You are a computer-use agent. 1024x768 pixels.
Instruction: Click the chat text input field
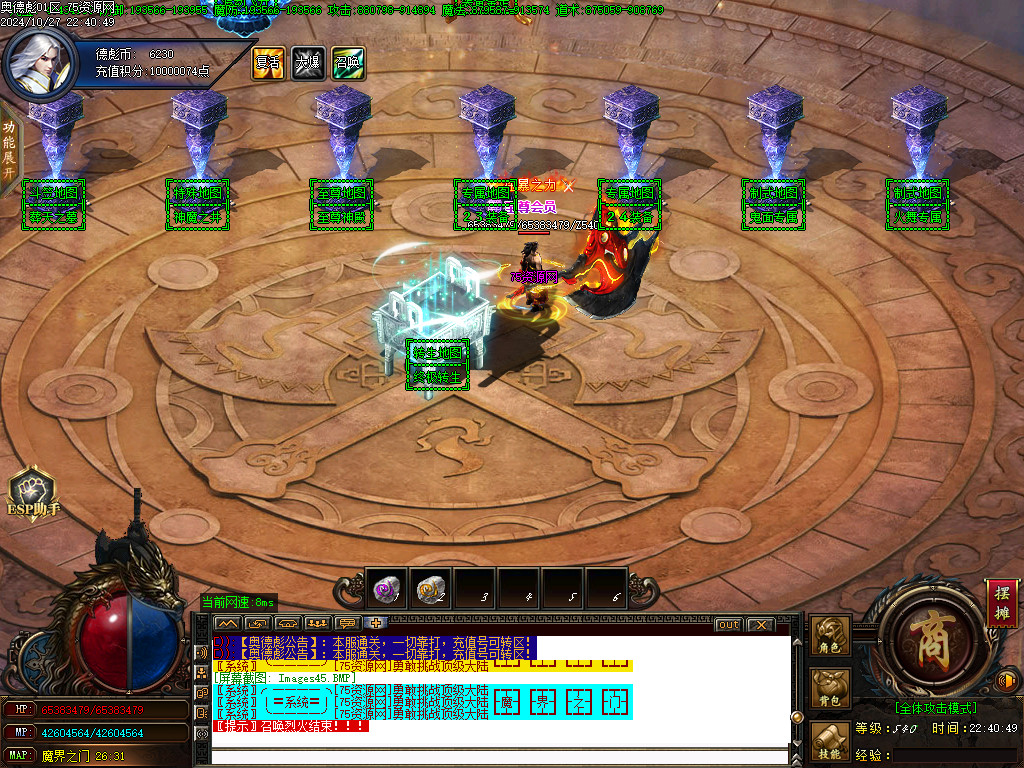point(500,756)
